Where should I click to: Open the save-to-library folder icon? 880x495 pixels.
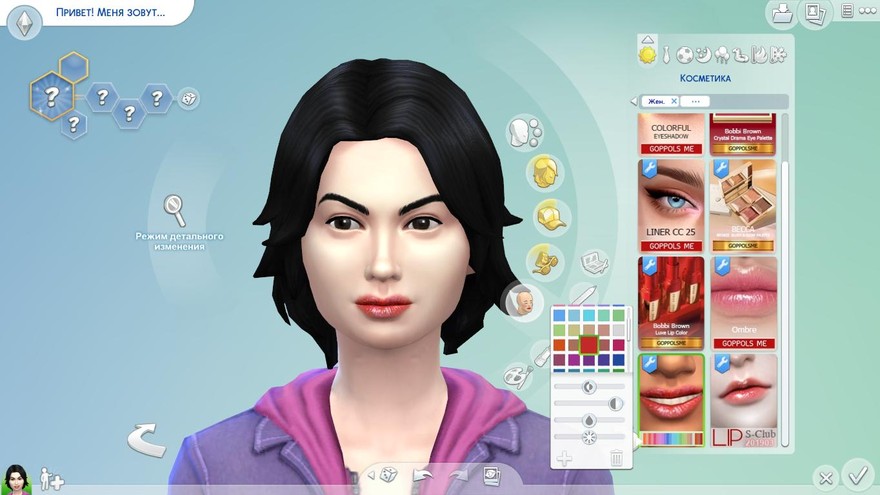coord(780,13)
